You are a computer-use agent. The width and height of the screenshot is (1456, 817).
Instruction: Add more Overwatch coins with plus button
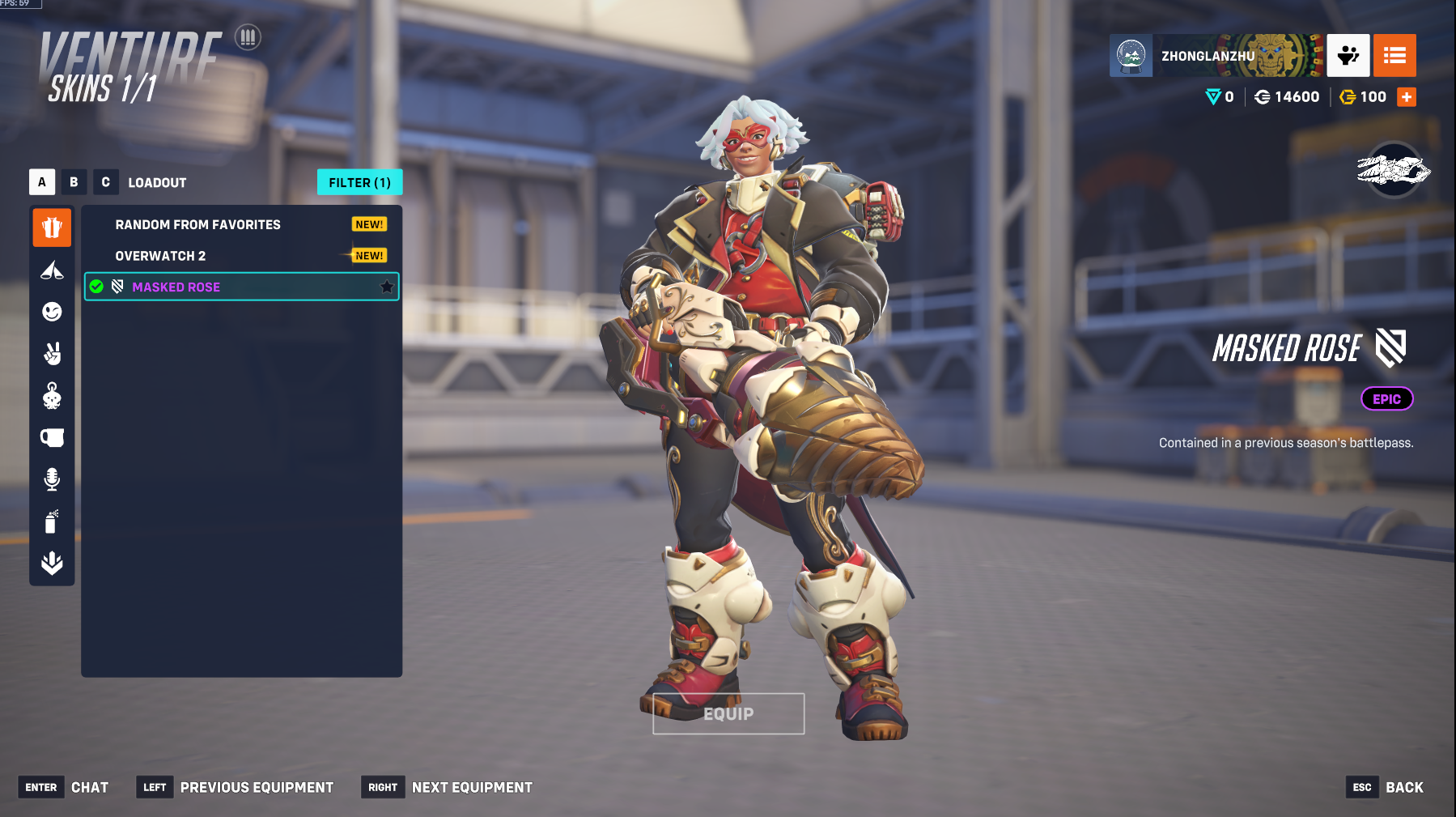tap(1407, 97)
